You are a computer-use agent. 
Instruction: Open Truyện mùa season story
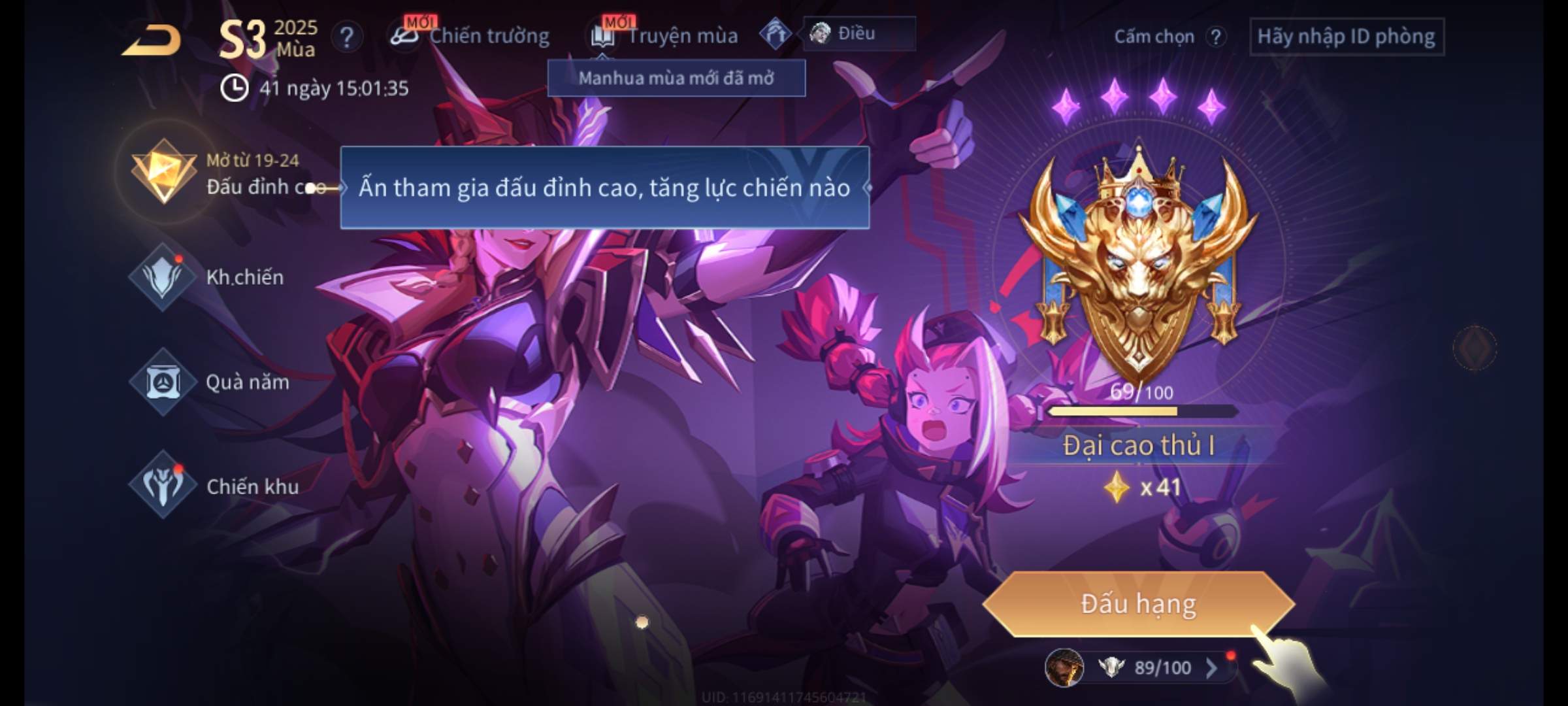point(665,36)
